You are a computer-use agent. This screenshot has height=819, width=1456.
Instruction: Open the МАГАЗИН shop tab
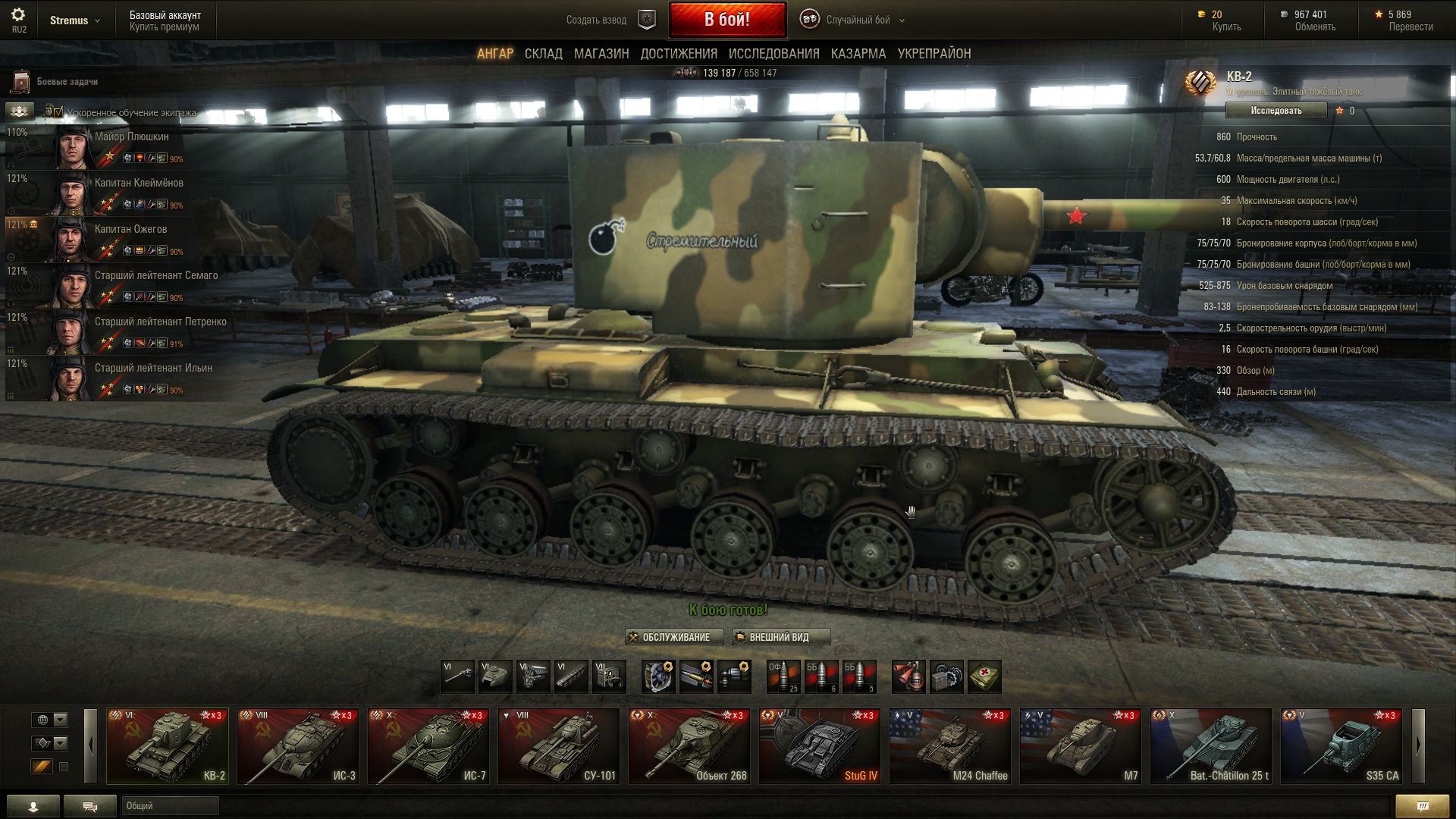(x=601, y=54)
